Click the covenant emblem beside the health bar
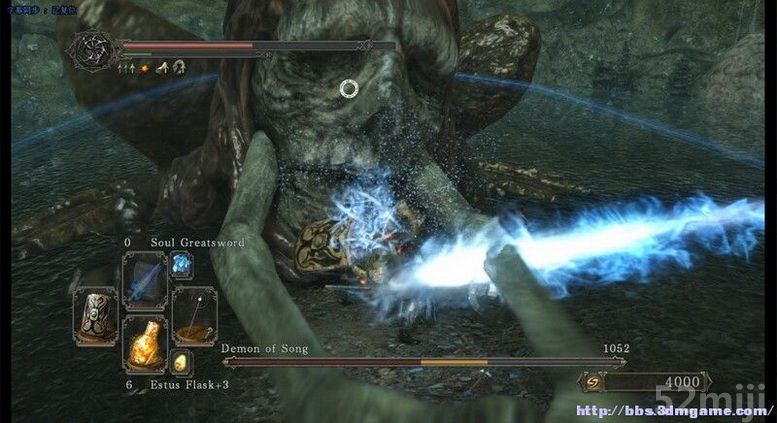The height and width of the screenshot is (423, 777). [x=94, y=51]
